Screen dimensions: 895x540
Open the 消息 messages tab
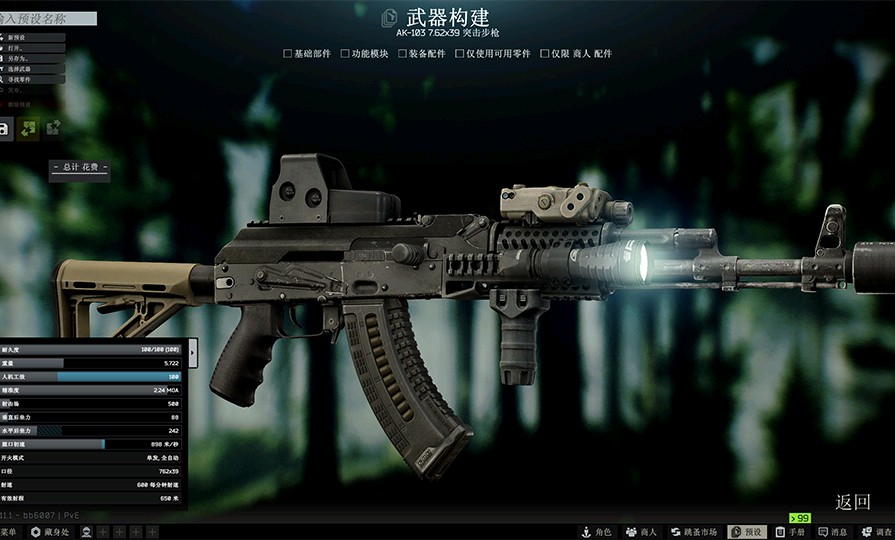pos(832,532)
